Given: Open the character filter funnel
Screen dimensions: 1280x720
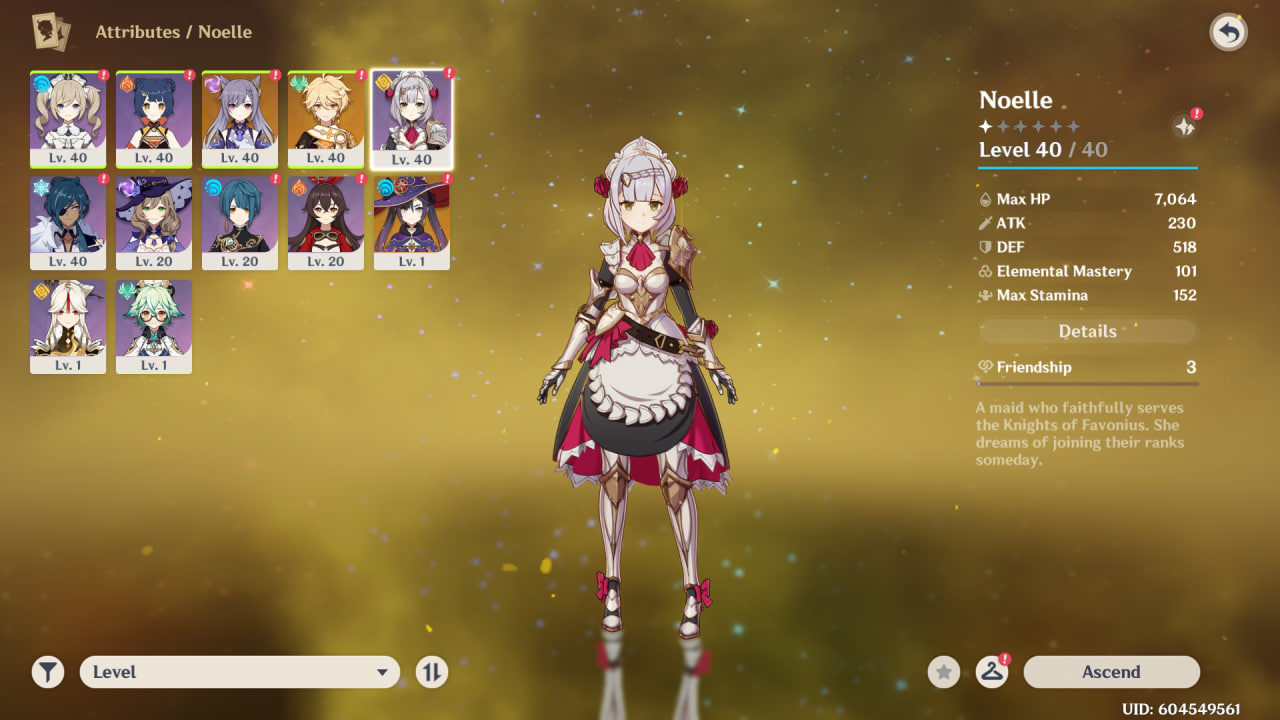Looking at the screenshot, I should 47,672.
